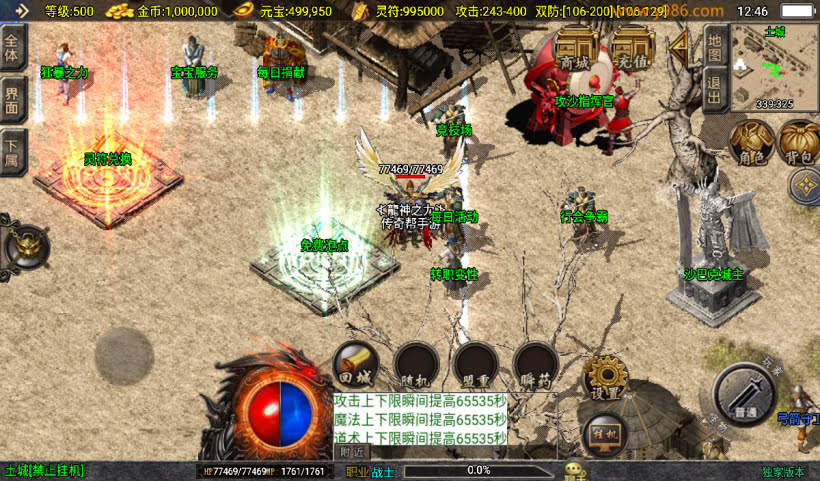Select the 界面 tab
820x481 pixels.
click(x=12, y=100)
